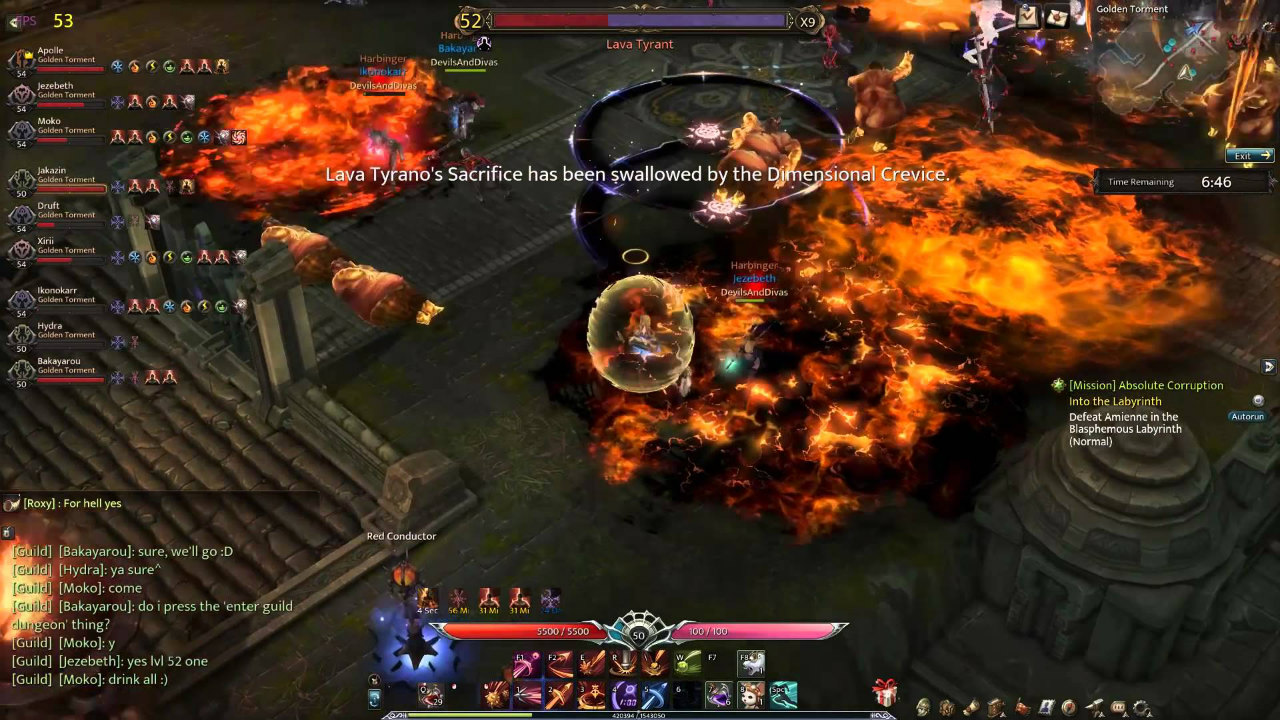Activate the purple skill on slot 4
This screenshot has width=1280, height=720.
625,695
